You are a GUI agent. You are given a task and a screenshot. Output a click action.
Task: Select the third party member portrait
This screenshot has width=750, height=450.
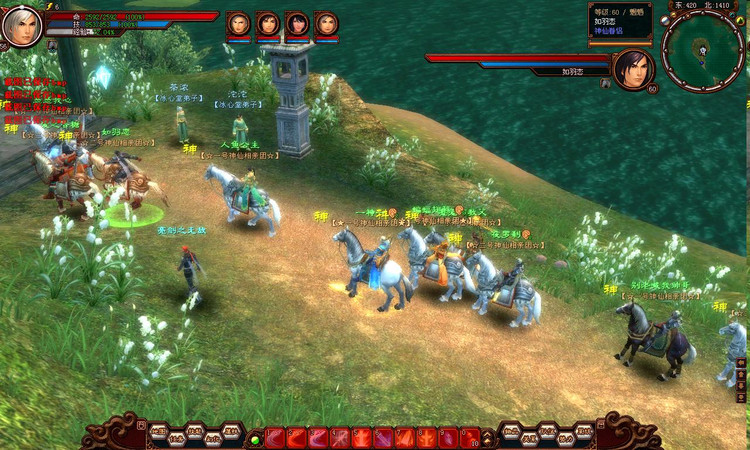(297, 24)
